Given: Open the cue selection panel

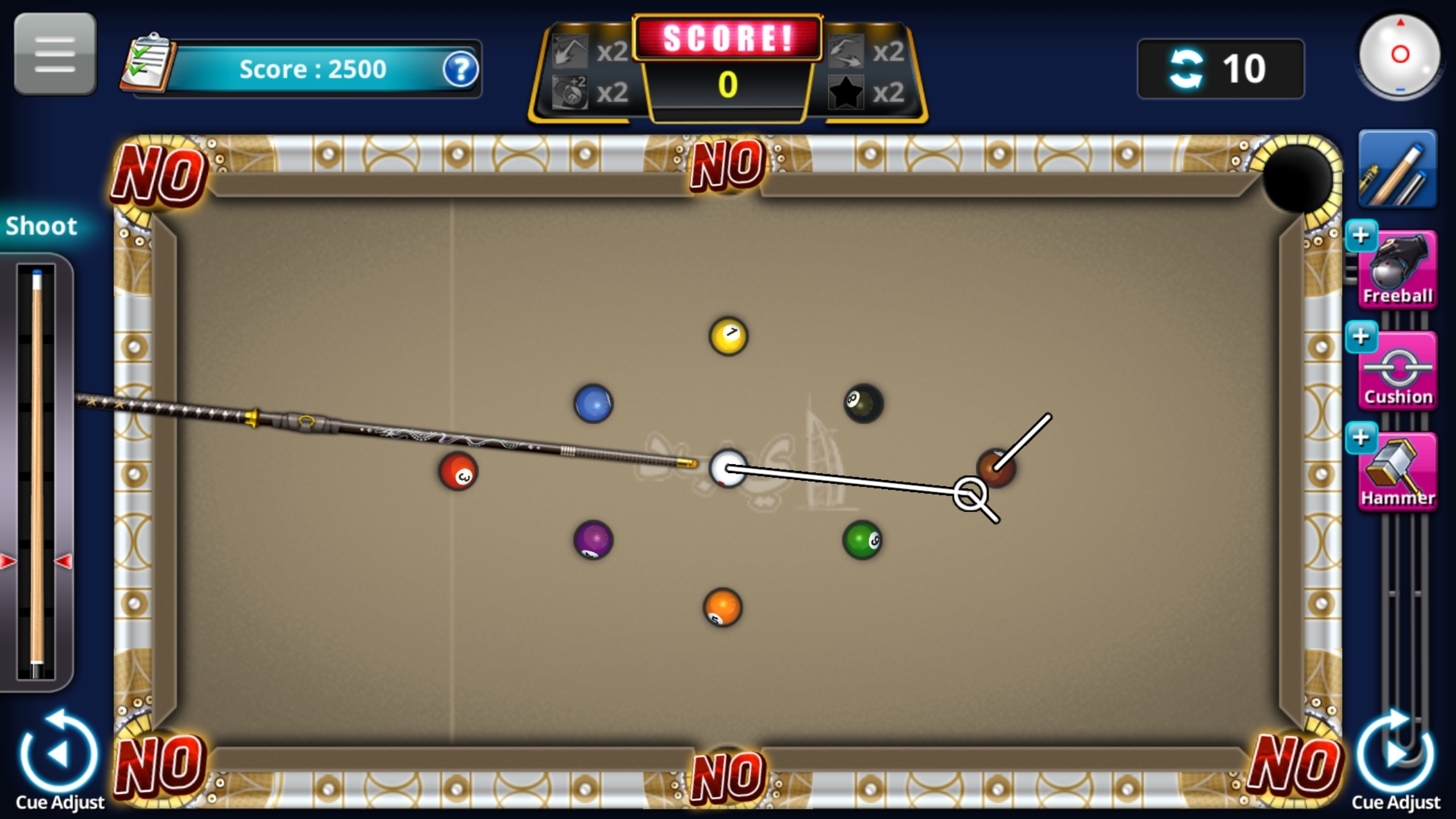Looking at the screenshot, I should tap(1398, 169).
